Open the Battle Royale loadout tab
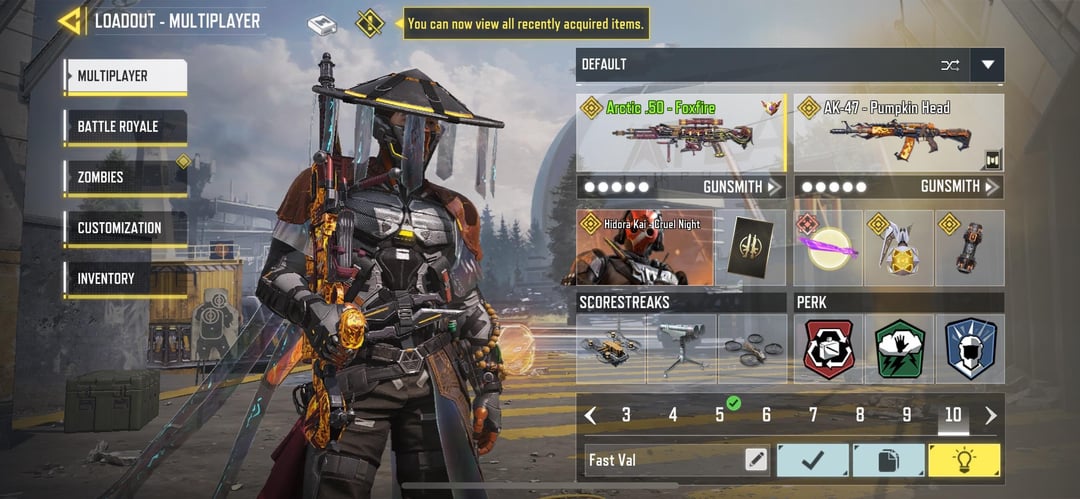This screenshot has width=1080, height=499. point(124,127)
